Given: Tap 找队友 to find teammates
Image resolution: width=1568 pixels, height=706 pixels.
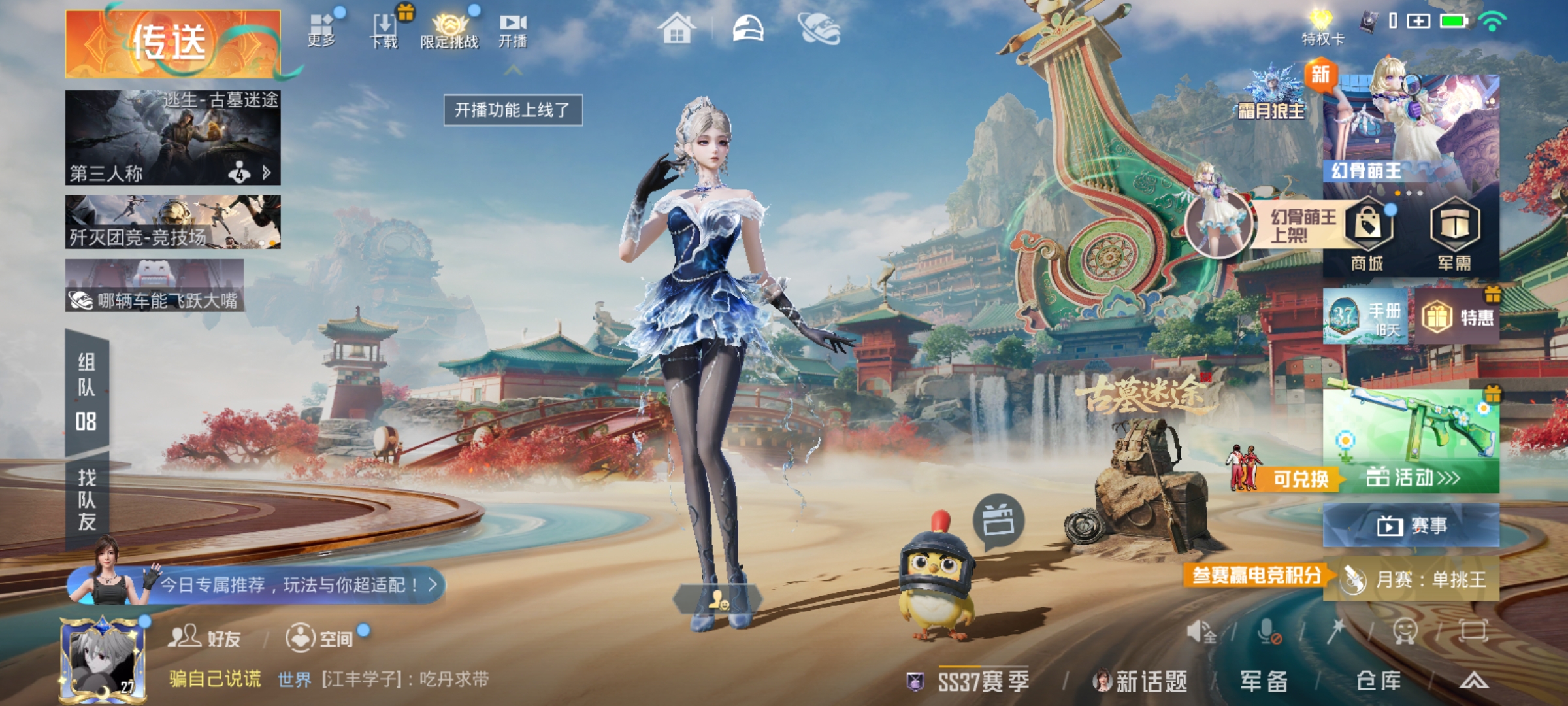Looking at the screenshot, I should click(x=87, y=499).
